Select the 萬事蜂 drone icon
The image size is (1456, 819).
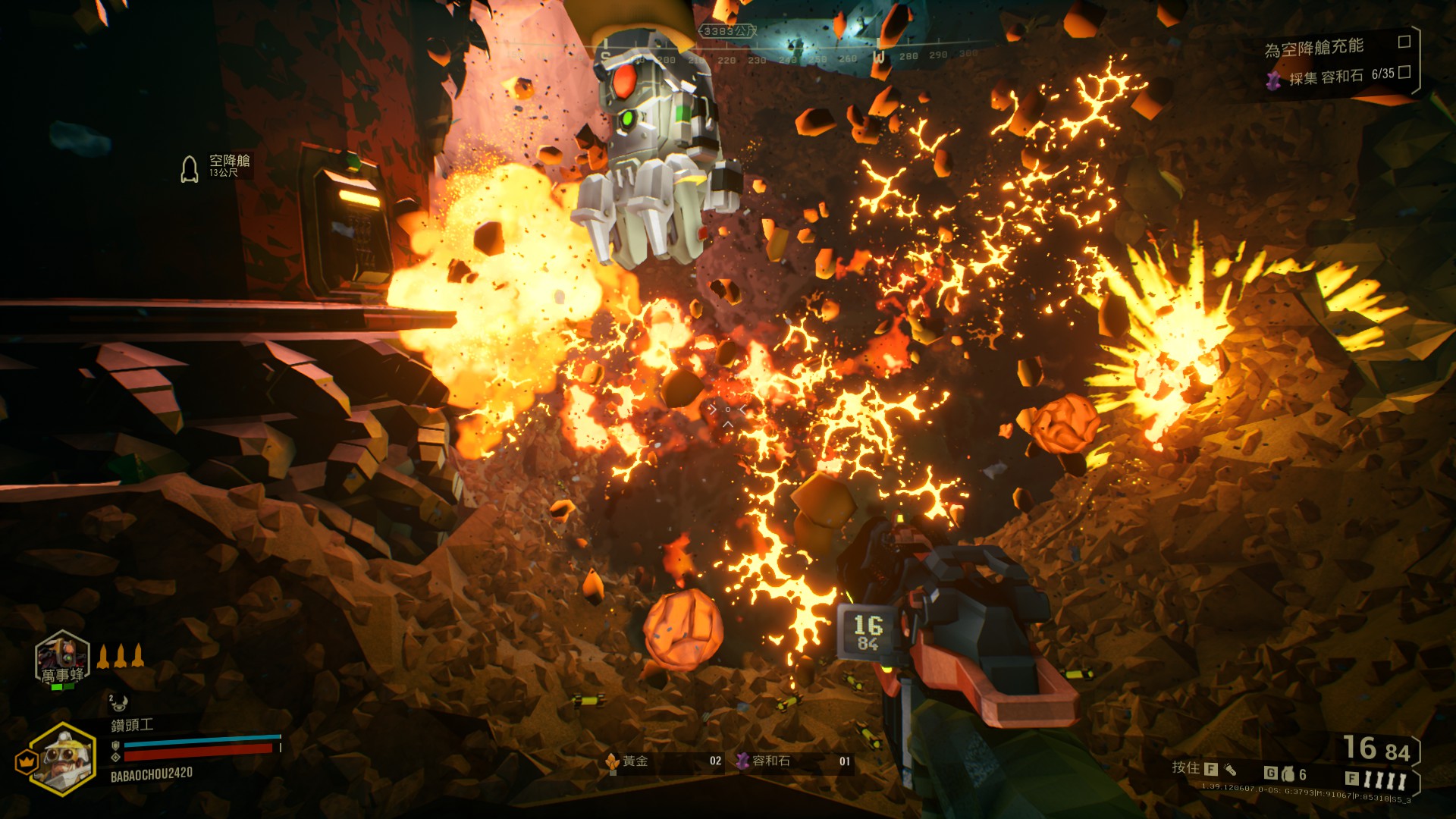click(x=62, y=658)
